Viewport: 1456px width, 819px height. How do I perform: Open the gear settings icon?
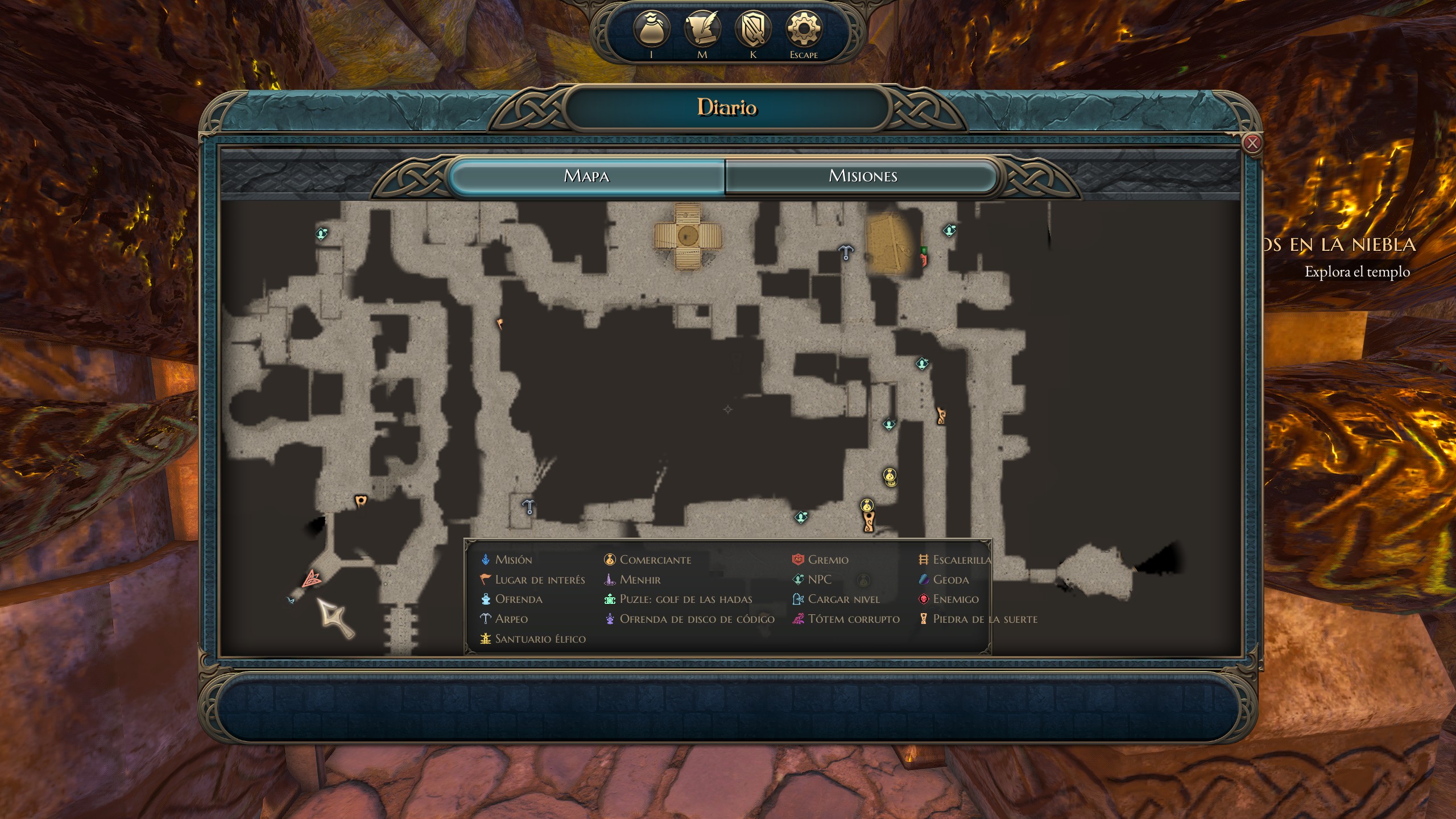pos(803,30)
